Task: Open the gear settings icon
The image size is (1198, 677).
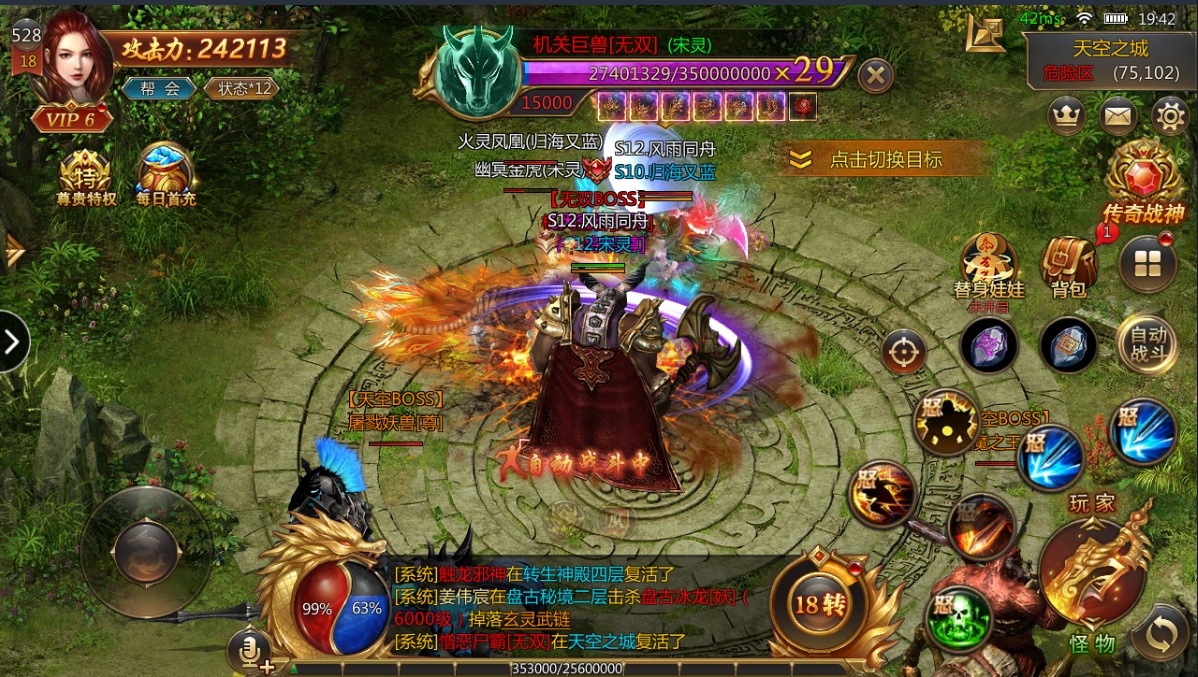Action: tap(1170, 117)
